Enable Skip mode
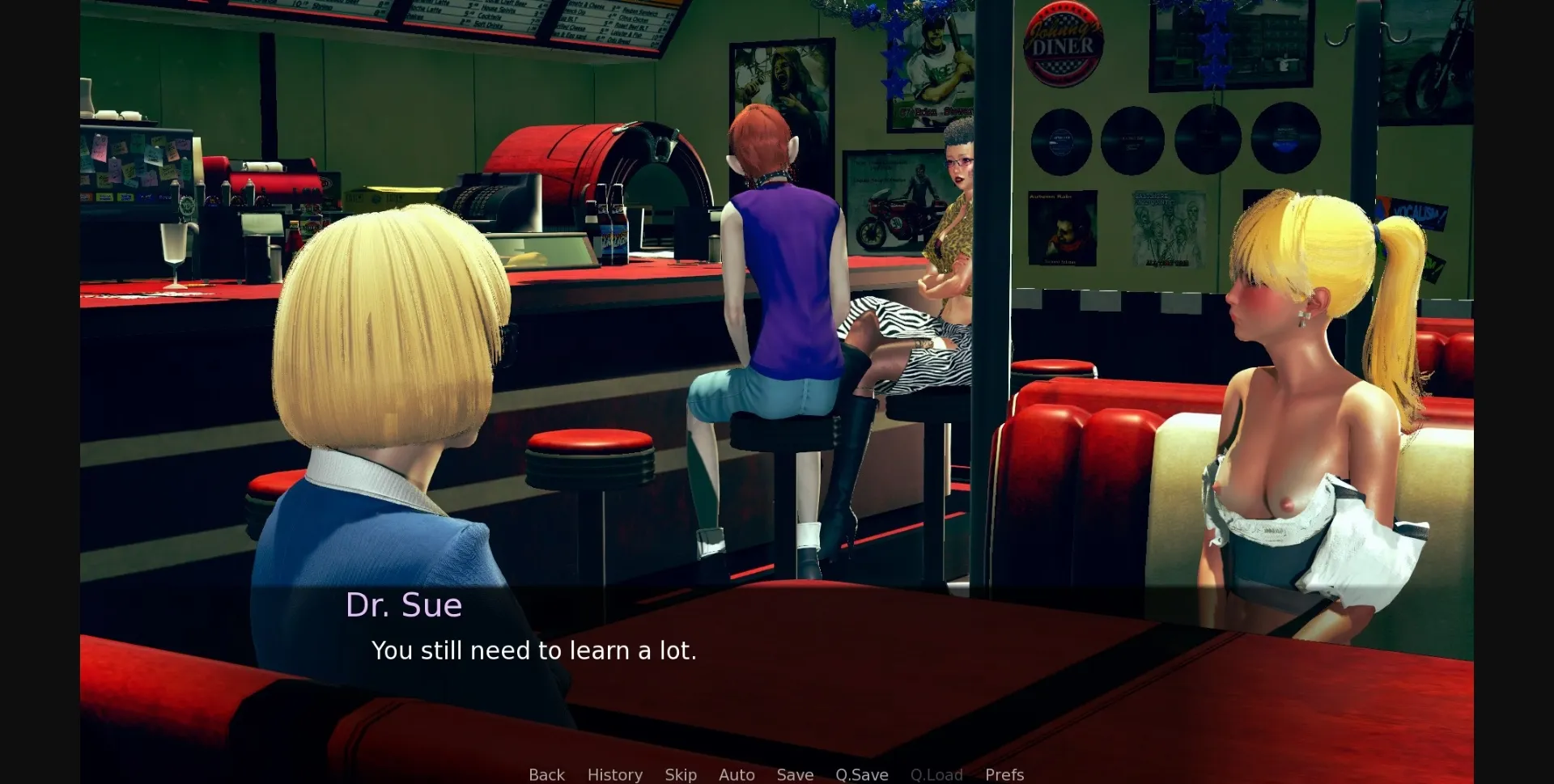This screenshot has width=1554, height=784. [681, 774]
